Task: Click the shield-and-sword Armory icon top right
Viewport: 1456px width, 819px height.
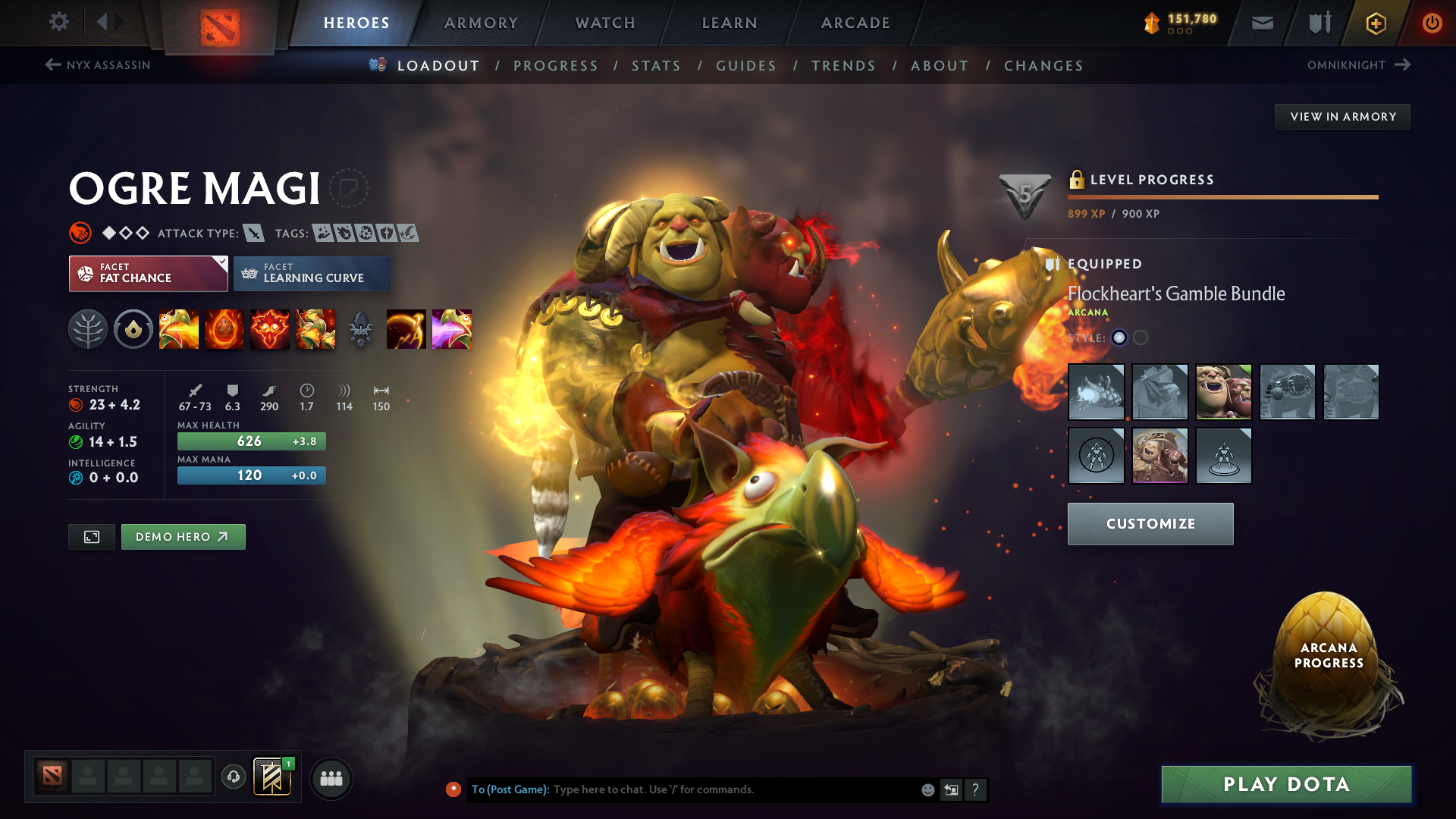Action: [1318, 23]
